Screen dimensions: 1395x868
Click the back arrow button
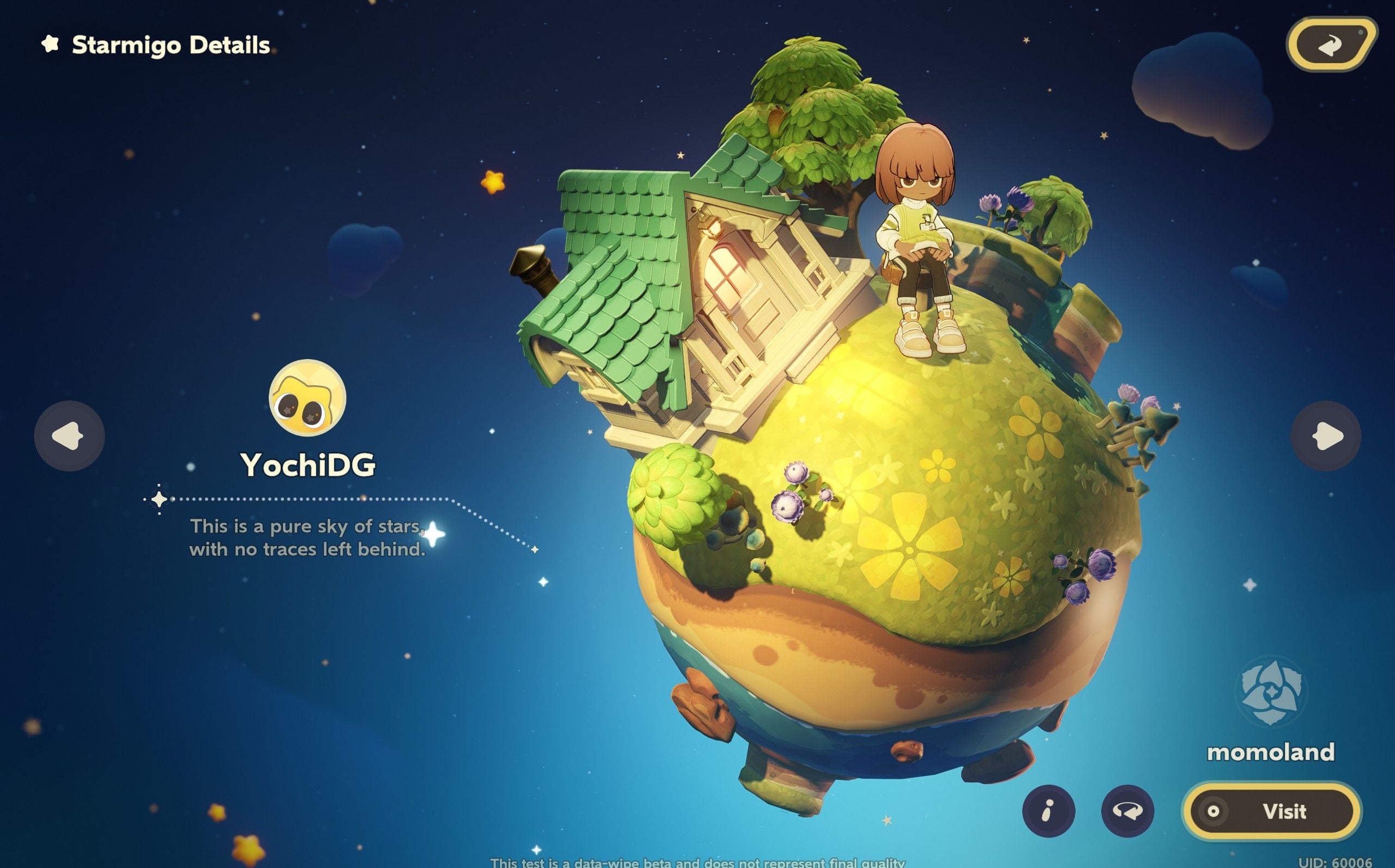[x=1330, y=45]
